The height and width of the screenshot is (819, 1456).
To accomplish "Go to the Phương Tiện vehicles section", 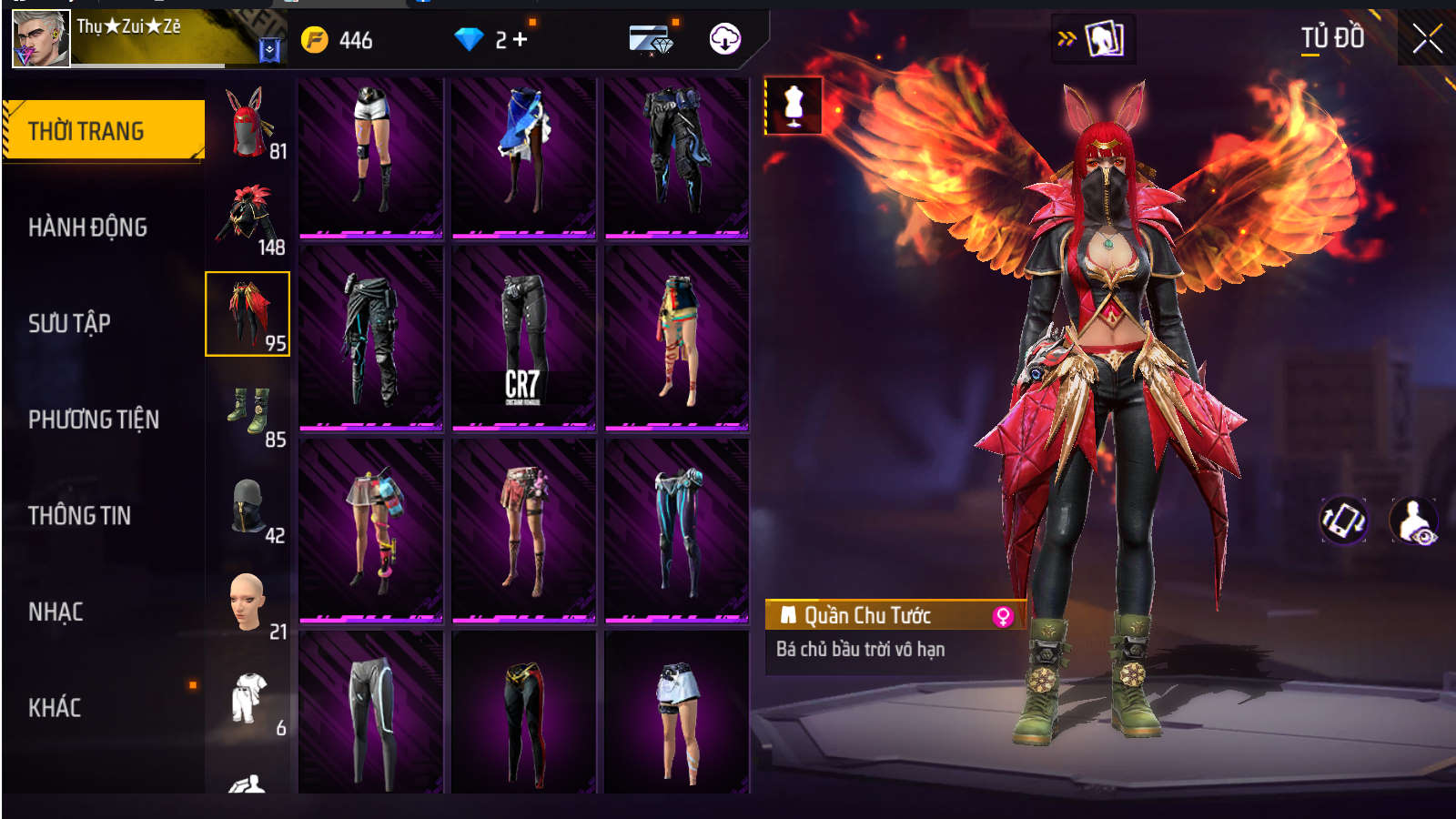I will tap(94, 420).
